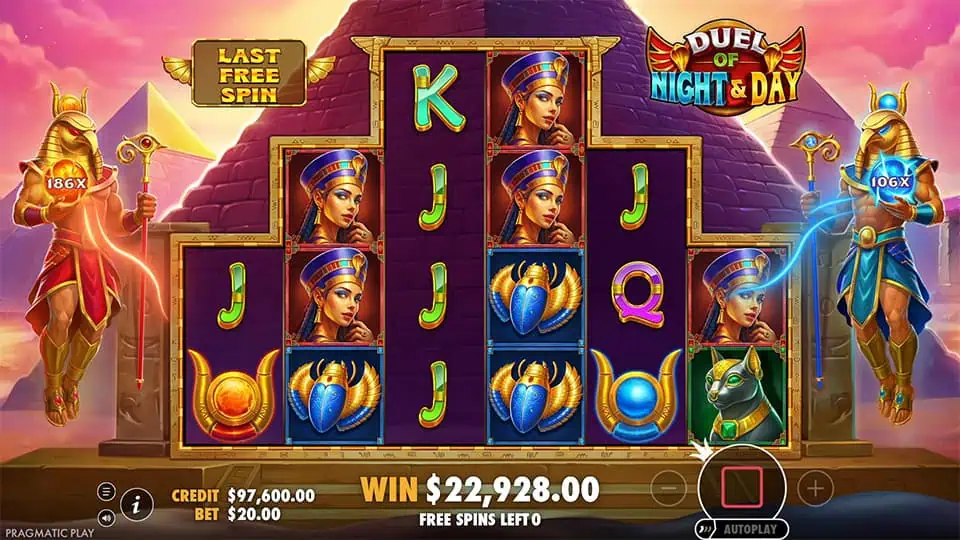
Task: Click the spin stop button
Action: point(742,487)
